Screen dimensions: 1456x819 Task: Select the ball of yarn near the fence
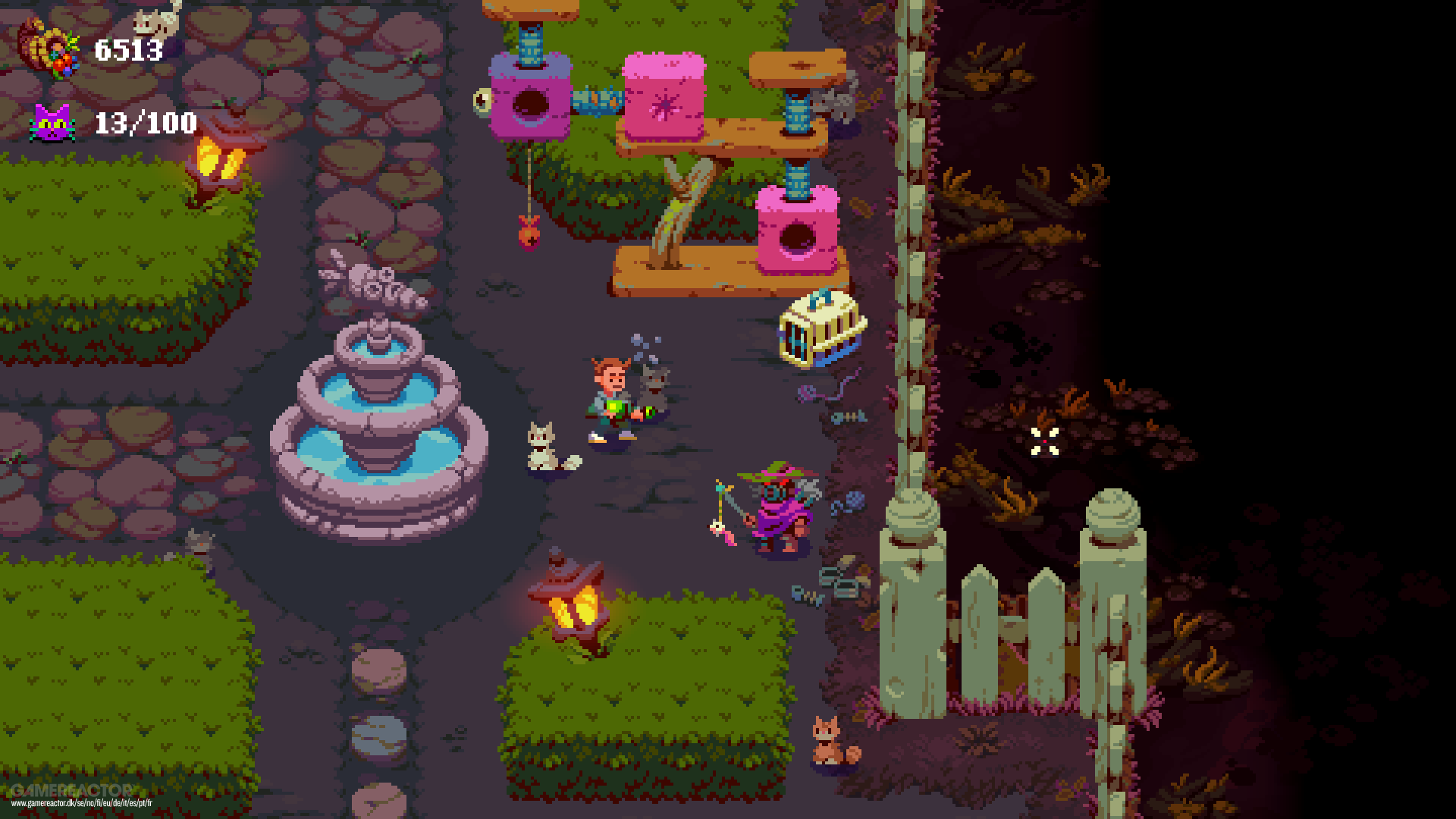tap(853, 499)
